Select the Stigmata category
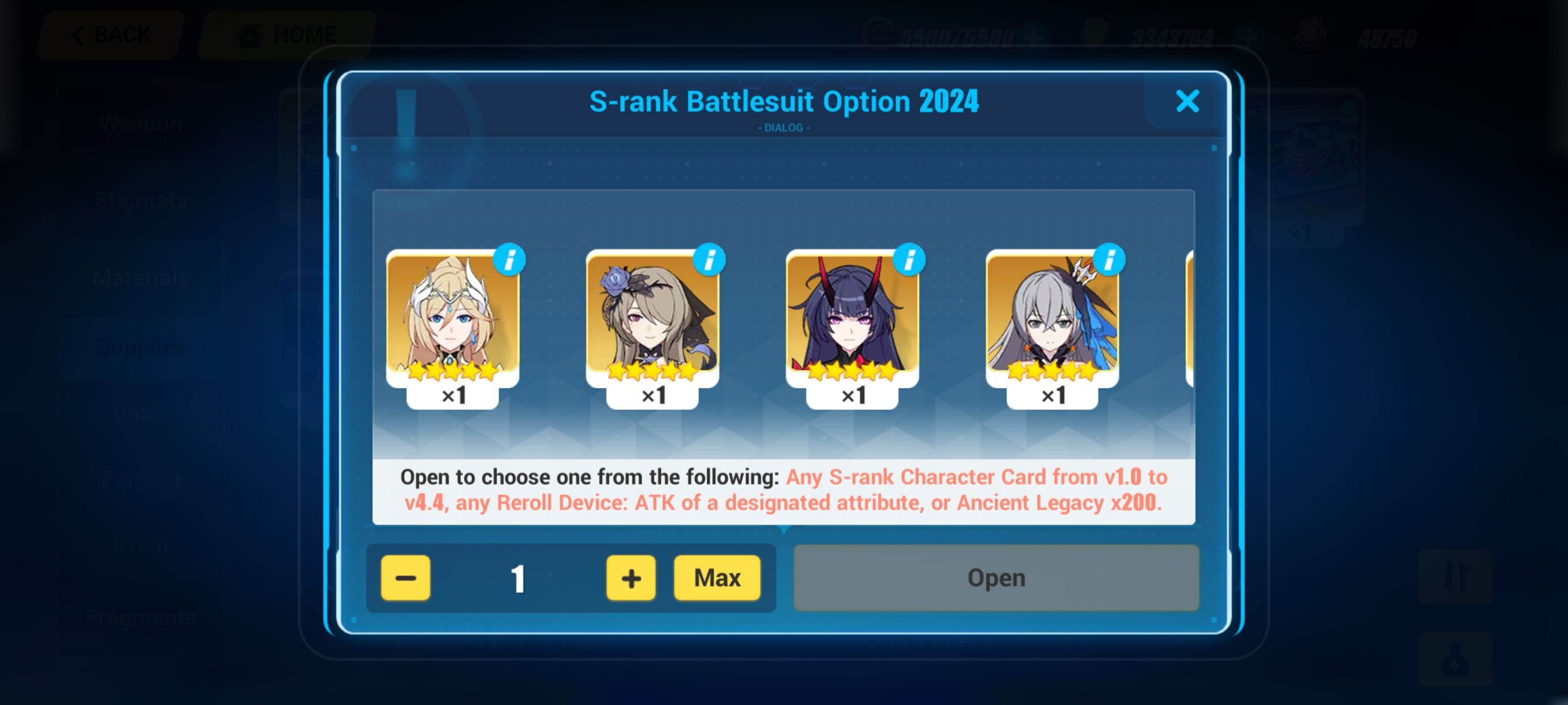 point(141,201)
